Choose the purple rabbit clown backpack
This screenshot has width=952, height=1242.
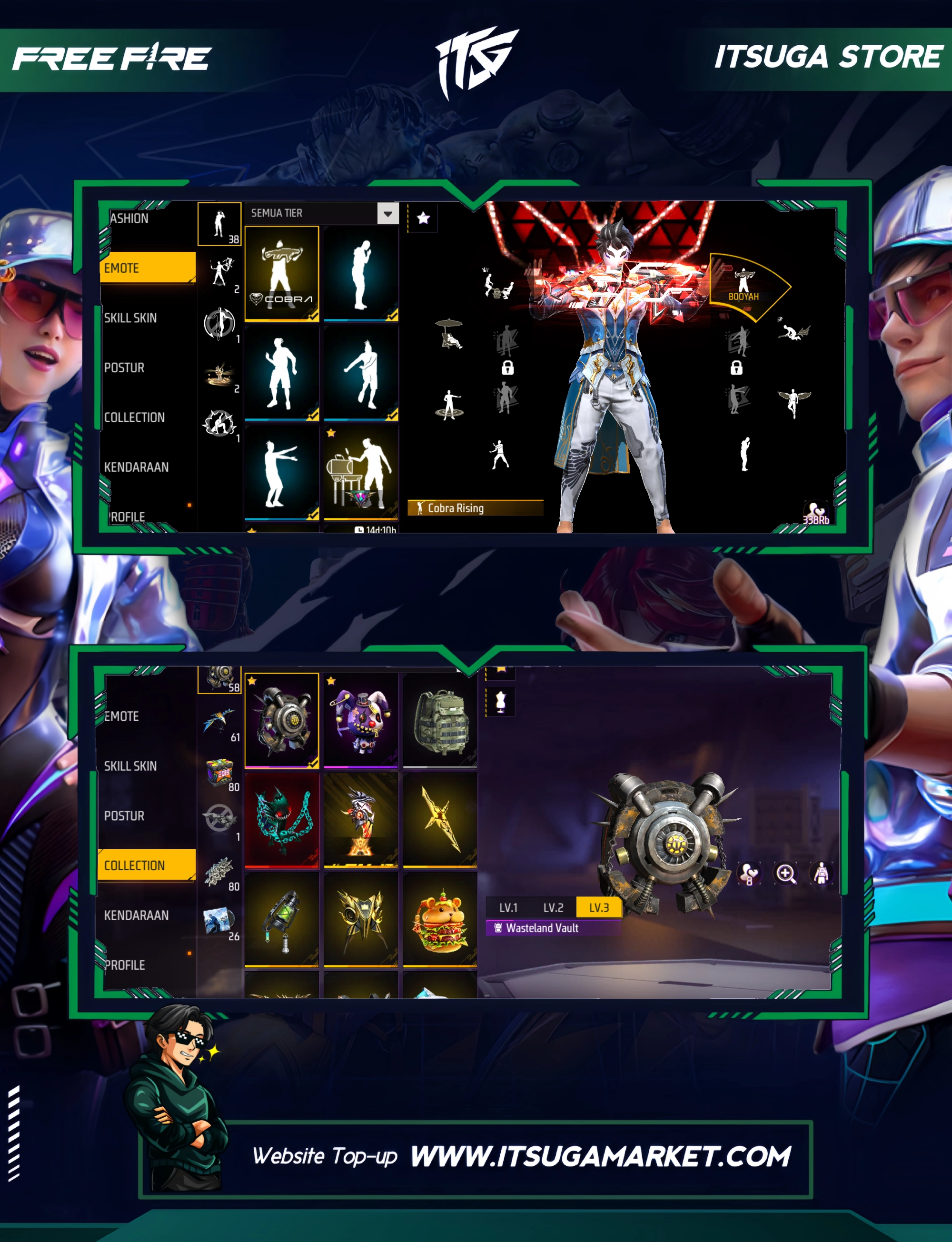click(361, 720)
